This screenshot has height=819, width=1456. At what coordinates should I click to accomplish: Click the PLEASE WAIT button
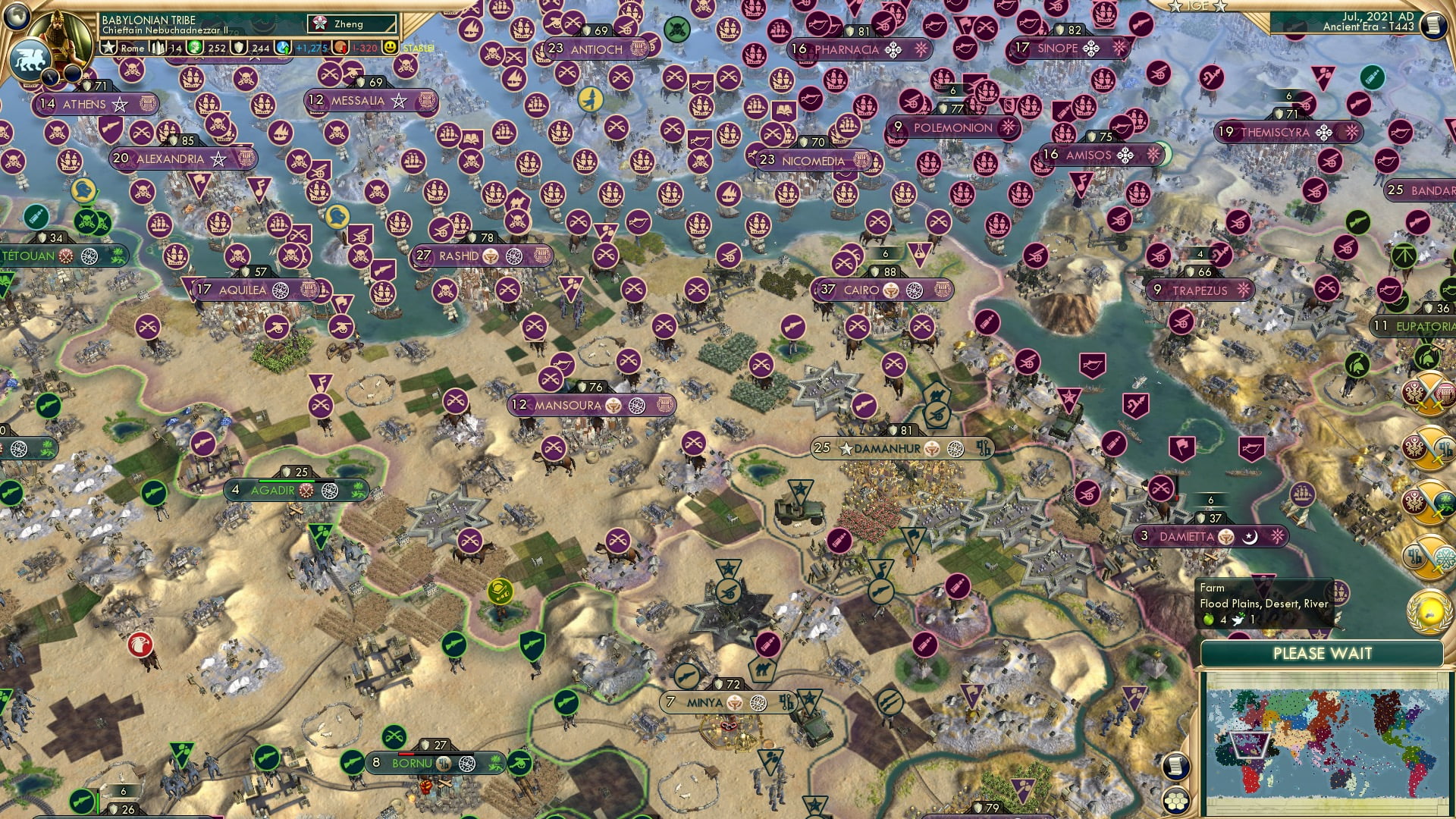(x=1325, y=653)
